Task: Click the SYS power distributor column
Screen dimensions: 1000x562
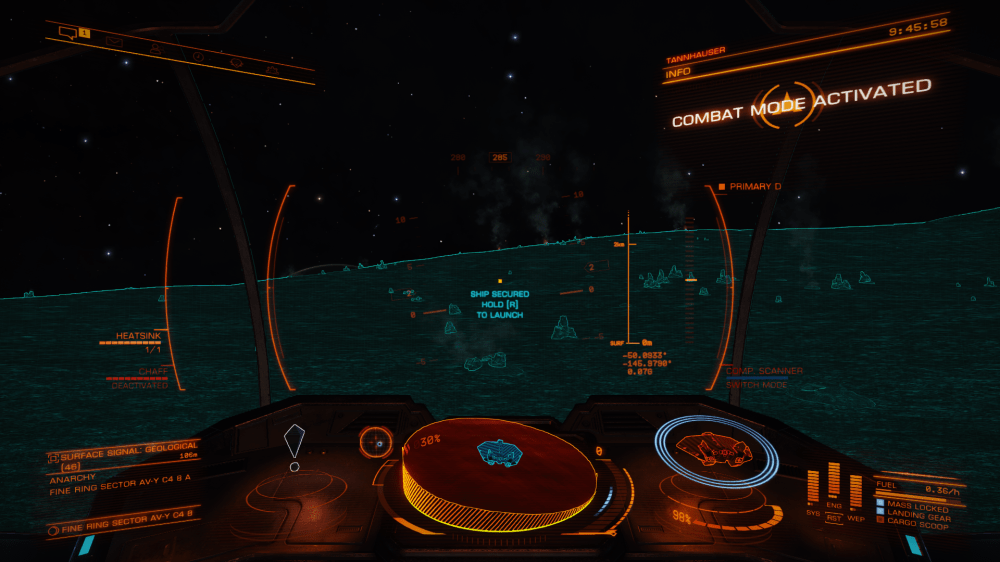Action: pos(813,487)
